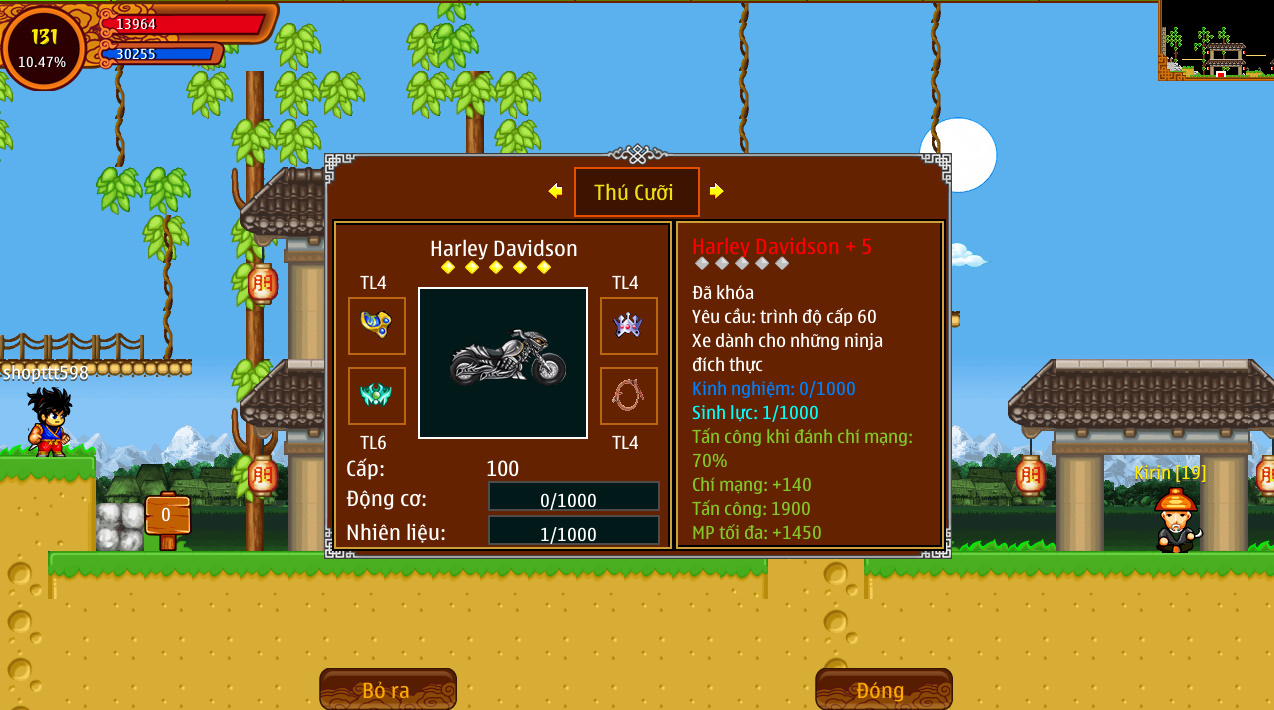
Task: Switch to the previous tab with left arrow
Action: coord(555,191)
